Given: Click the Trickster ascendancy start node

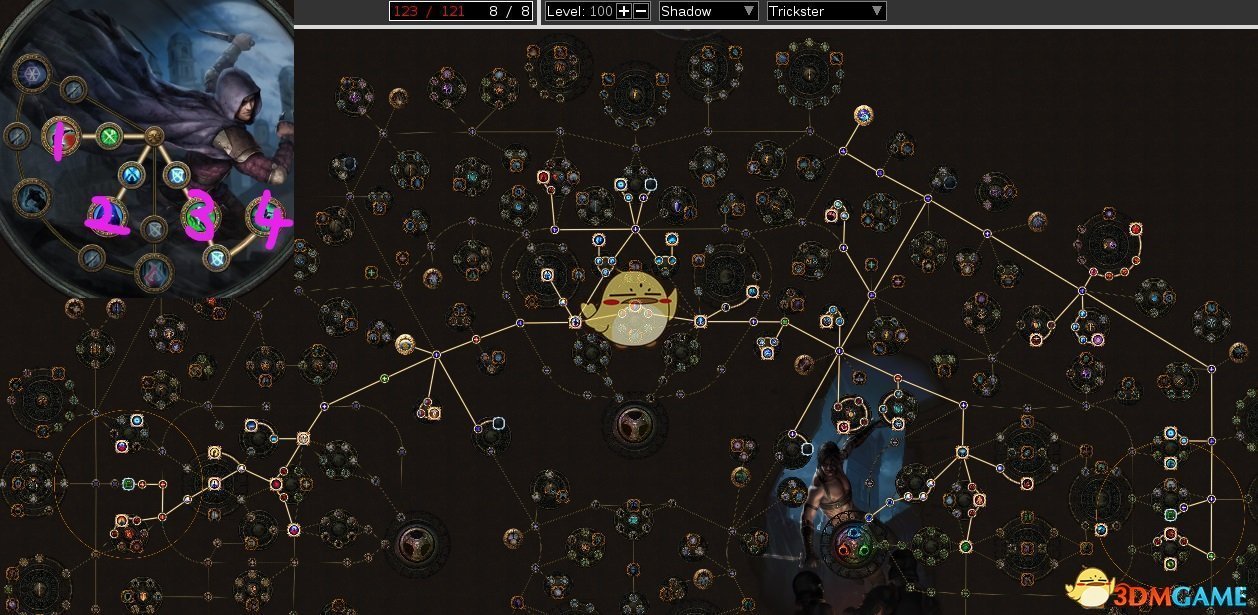Looking at the screenshot, I should pos(153,136).
